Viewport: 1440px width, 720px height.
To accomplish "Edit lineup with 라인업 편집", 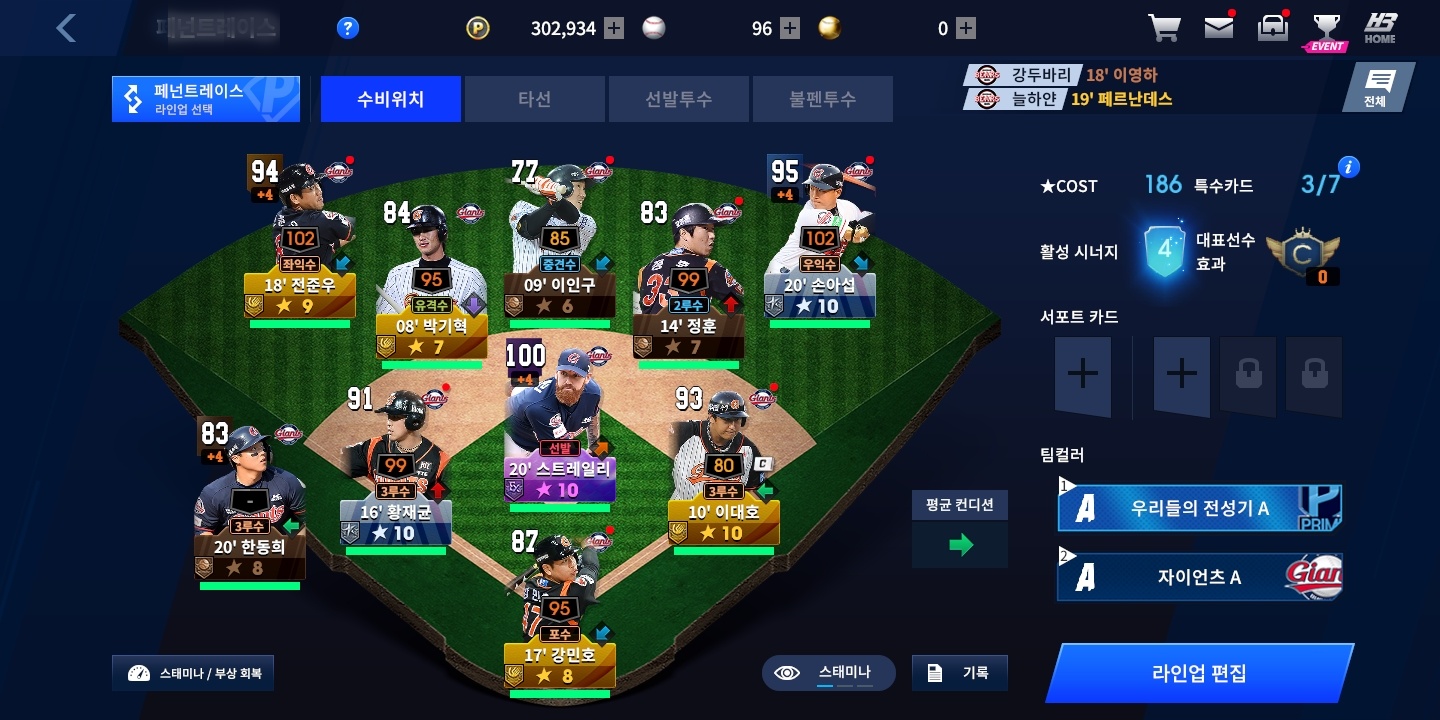I will click(x=1198, y=672).
